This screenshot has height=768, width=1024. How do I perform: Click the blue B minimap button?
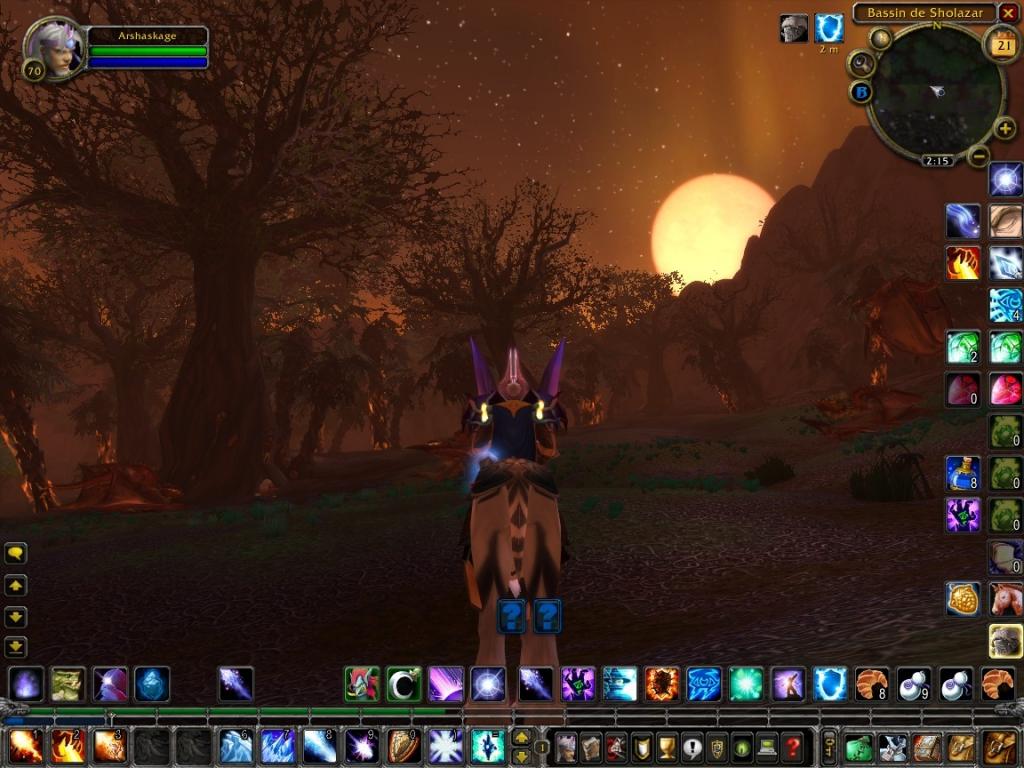tap(861, 92)
